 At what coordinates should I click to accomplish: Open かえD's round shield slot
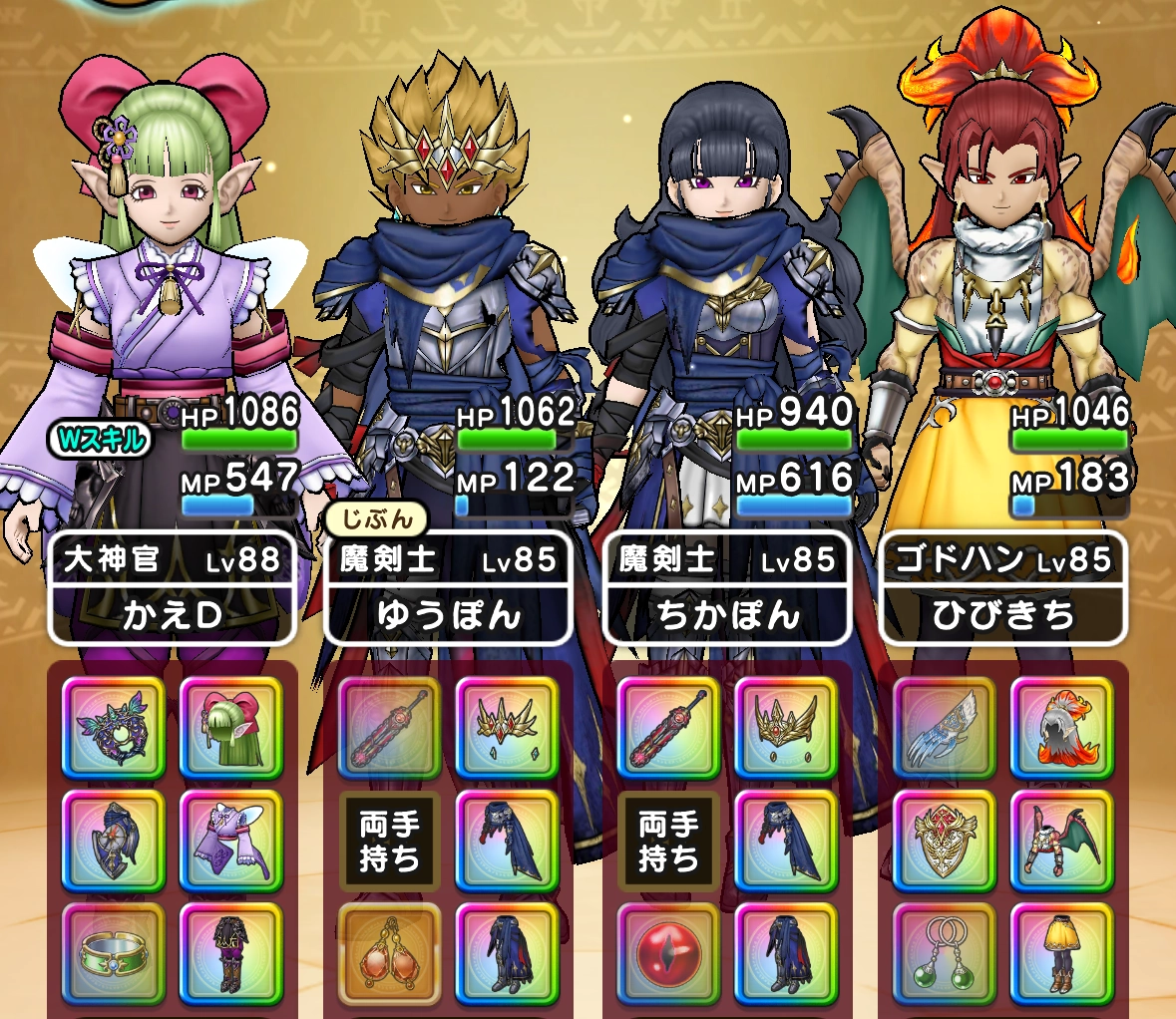coord(113,842)
